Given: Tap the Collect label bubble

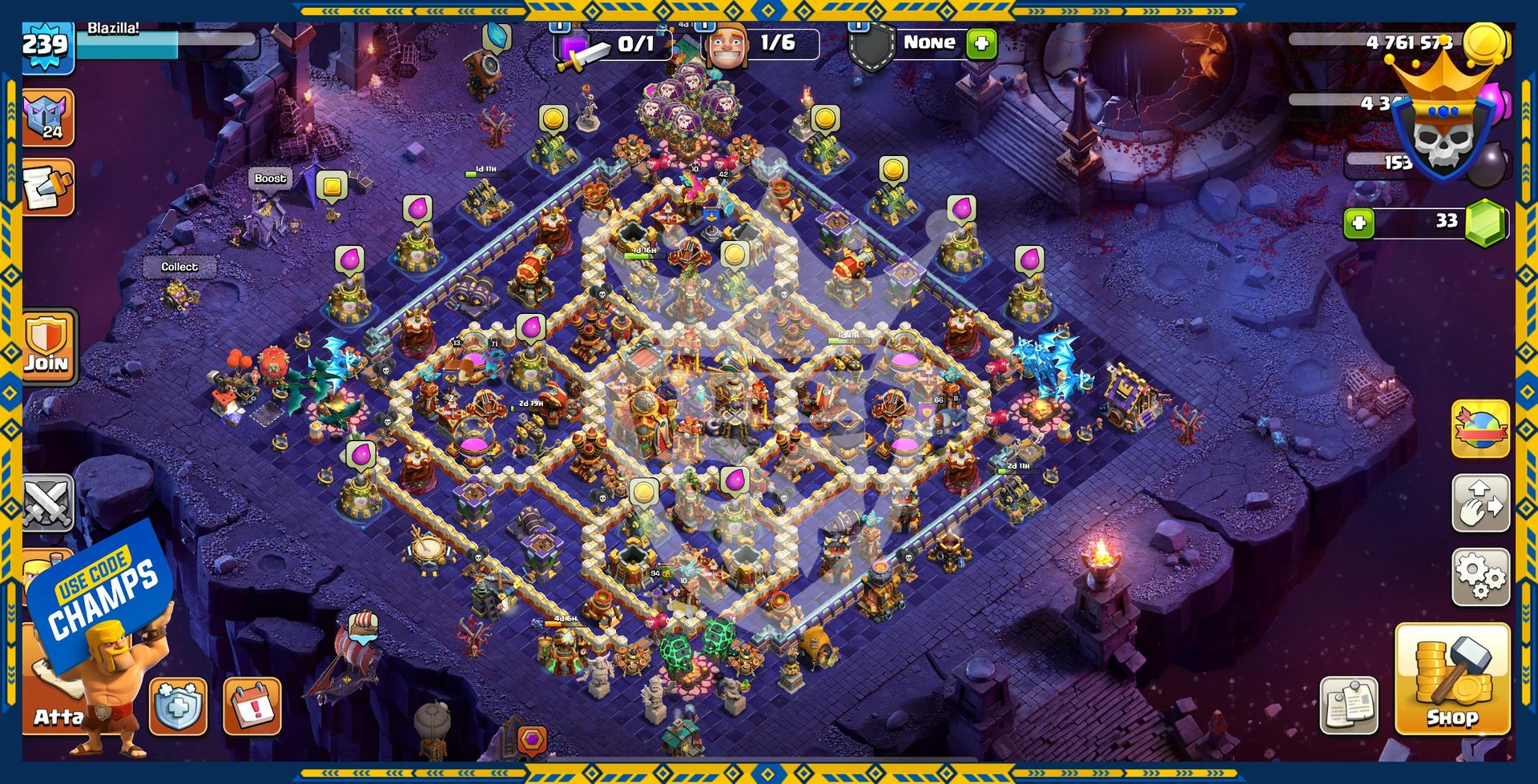Looking at the screenshot, I should 179,267.
